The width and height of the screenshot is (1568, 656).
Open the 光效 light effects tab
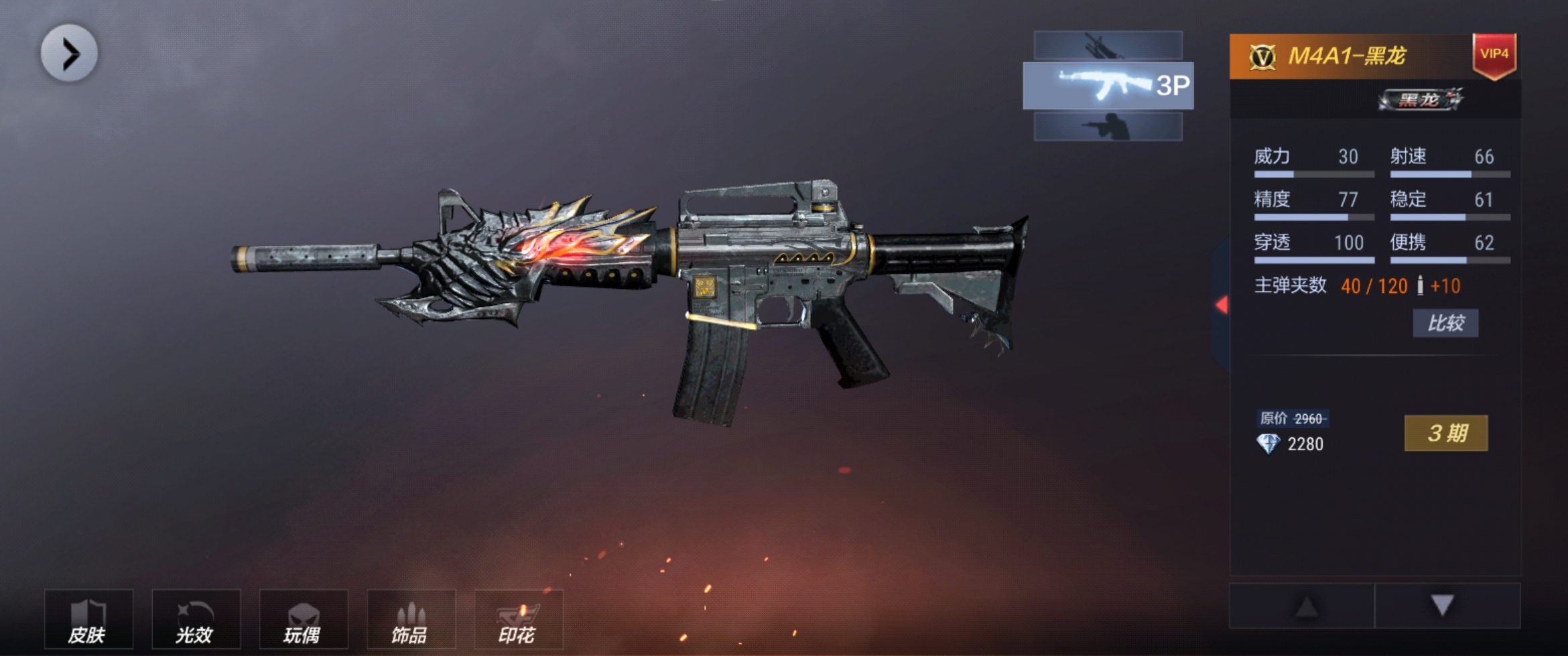[x=196, y=619]
